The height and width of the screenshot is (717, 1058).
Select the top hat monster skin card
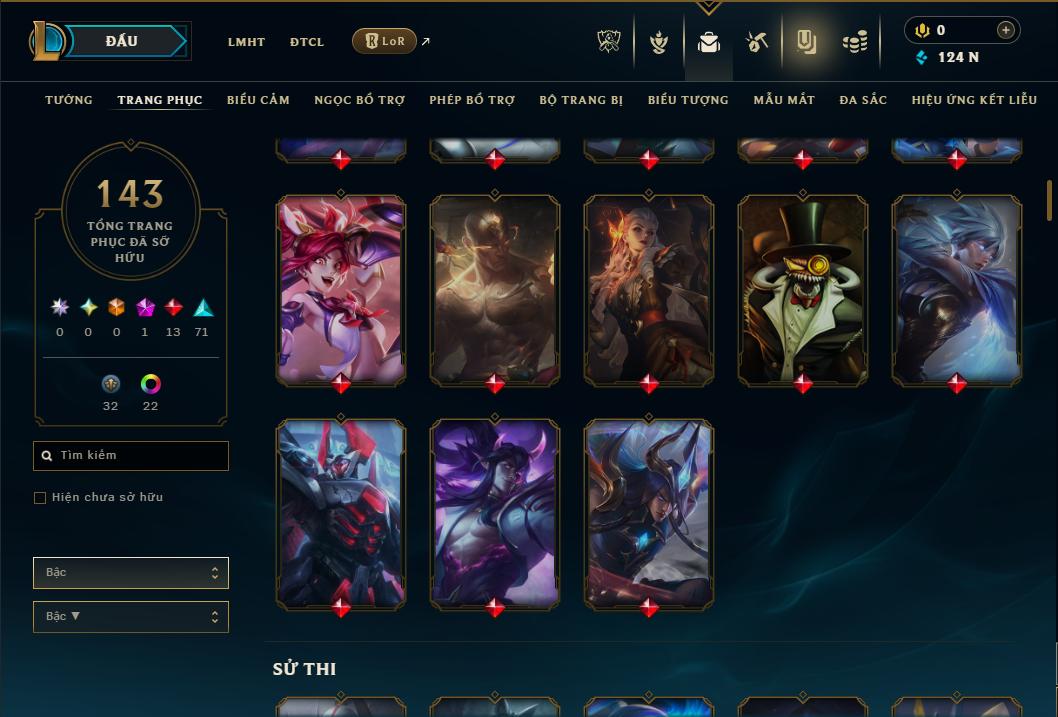click(803, 290)
